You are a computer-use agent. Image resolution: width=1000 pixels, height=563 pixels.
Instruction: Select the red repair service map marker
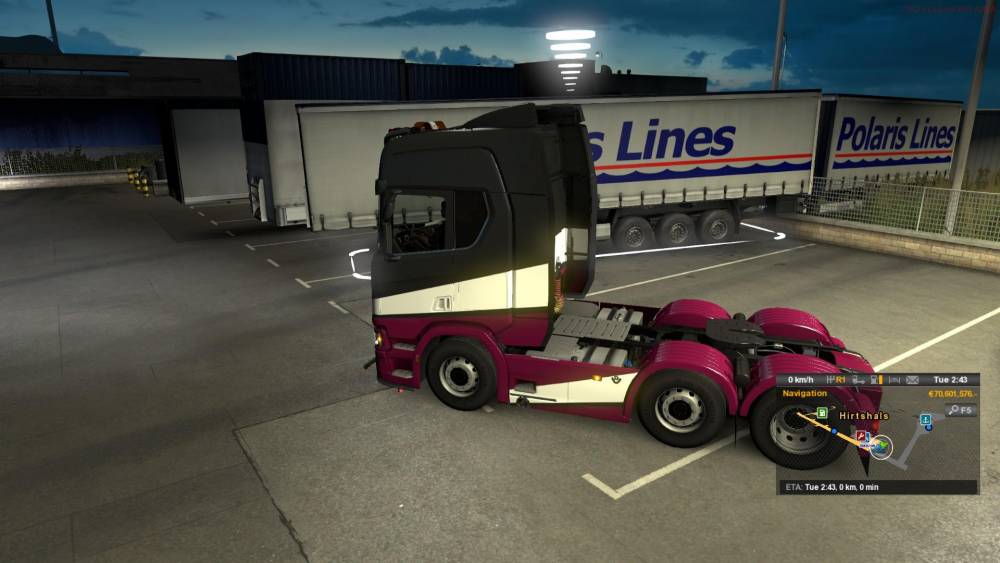860,435
